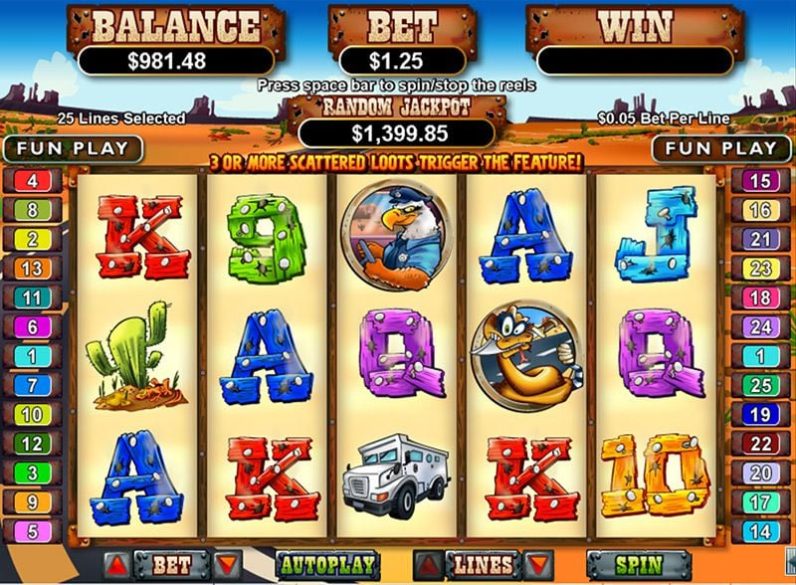The image size is (796, 585).
Task: Select the payline 5 marker
Action: pos(32,532)
